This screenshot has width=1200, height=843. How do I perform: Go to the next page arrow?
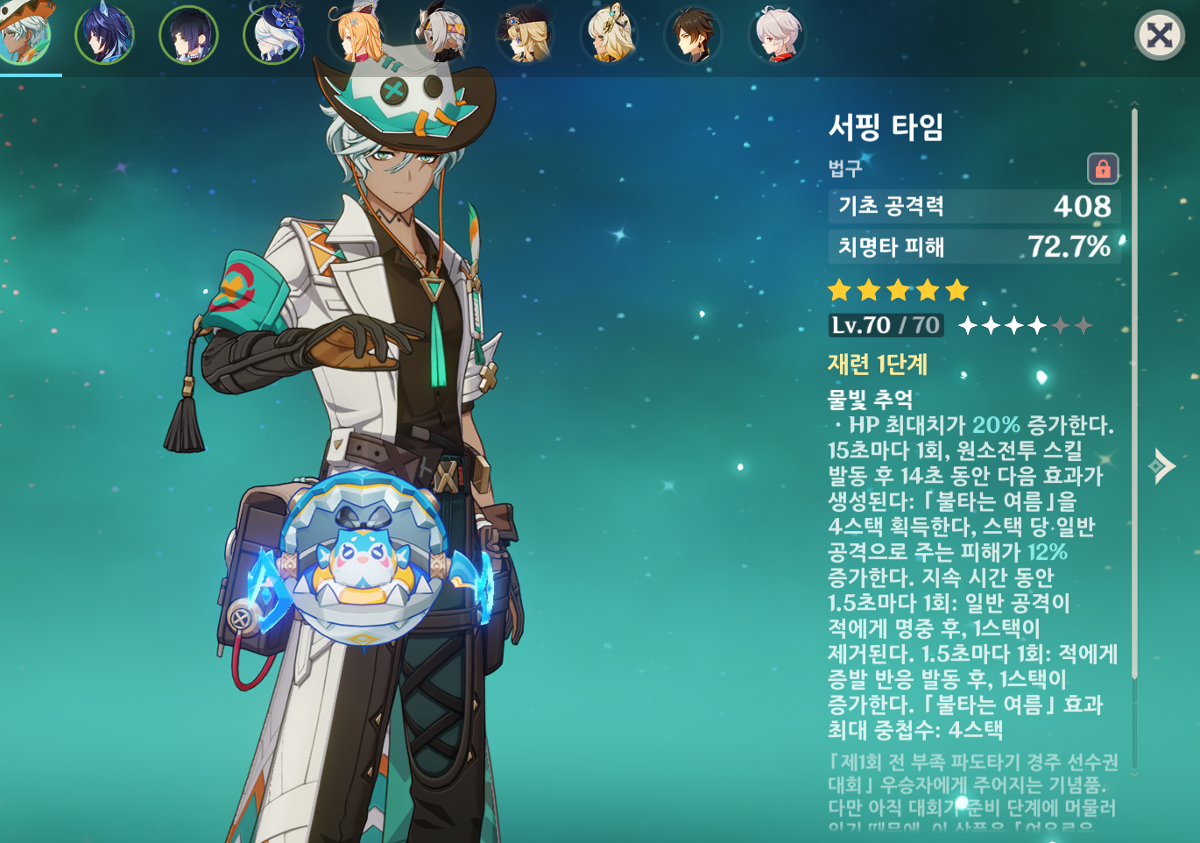[1161, 466]
